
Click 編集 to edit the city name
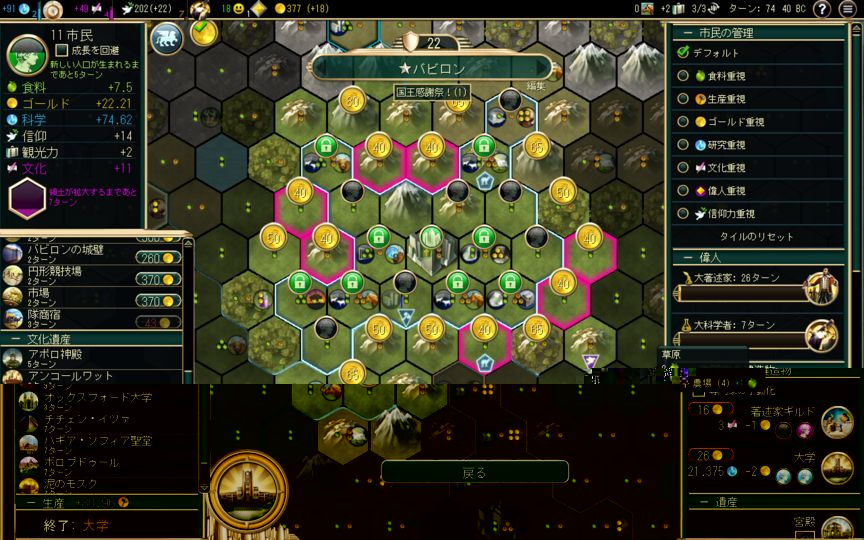536,87
